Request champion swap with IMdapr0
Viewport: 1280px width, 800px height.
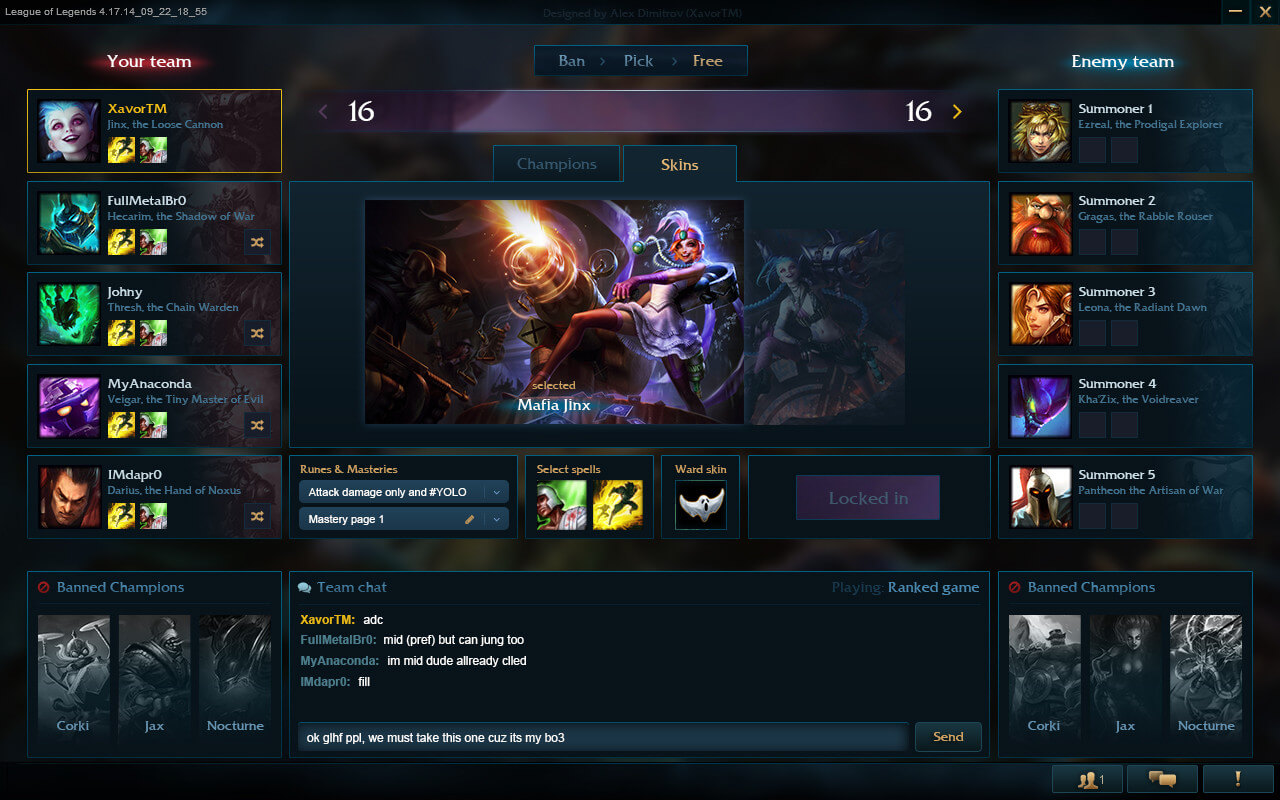tap(257, 516)
